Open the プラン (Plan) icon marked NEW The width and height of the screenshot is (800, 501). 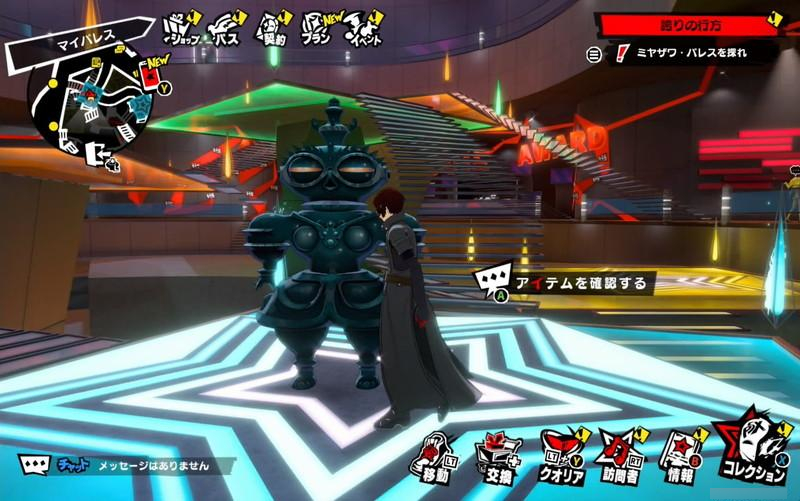318,31
